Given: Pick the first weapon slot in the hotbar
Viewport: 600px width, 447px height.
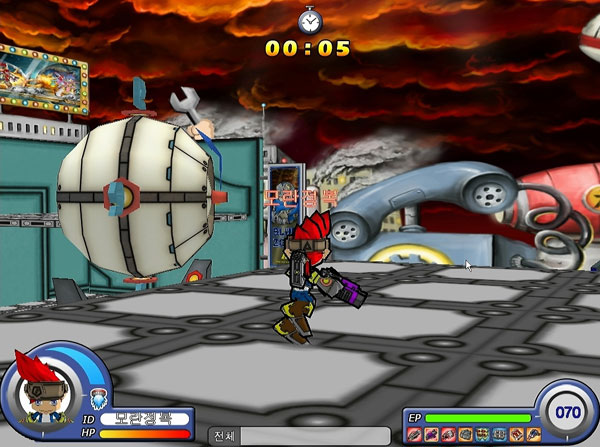Looking at the screenshot, I should click(414, 433).
